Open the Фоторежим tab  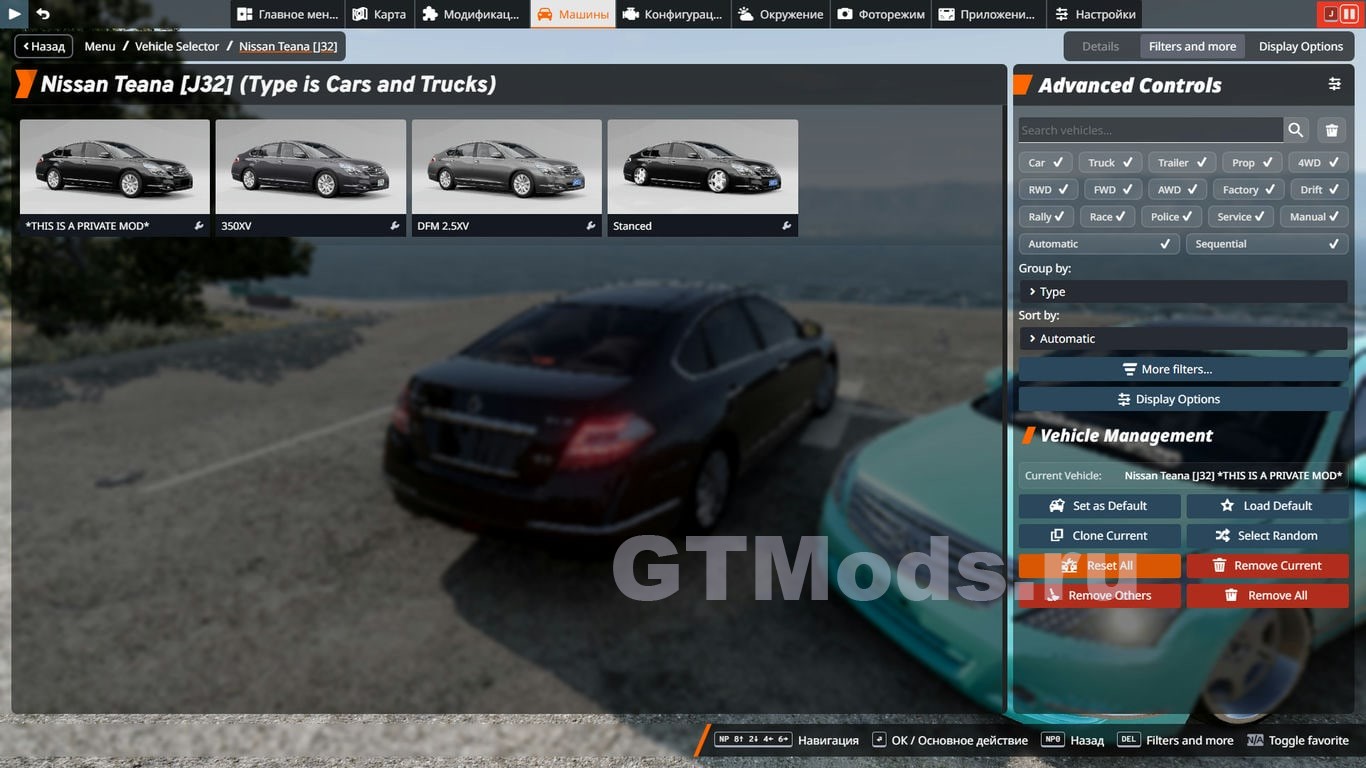881,14
